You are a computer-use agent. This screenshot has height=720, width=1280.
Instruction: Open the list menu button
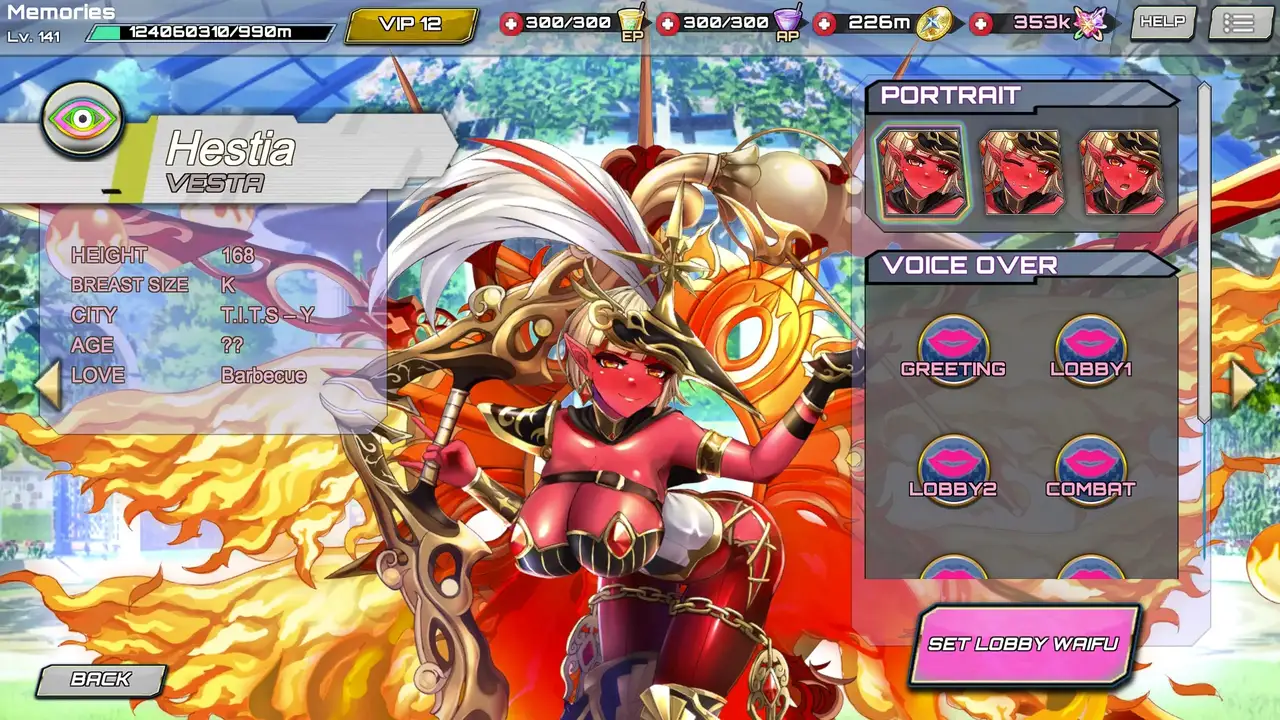pyautogui.click(x=1238, y=23)
